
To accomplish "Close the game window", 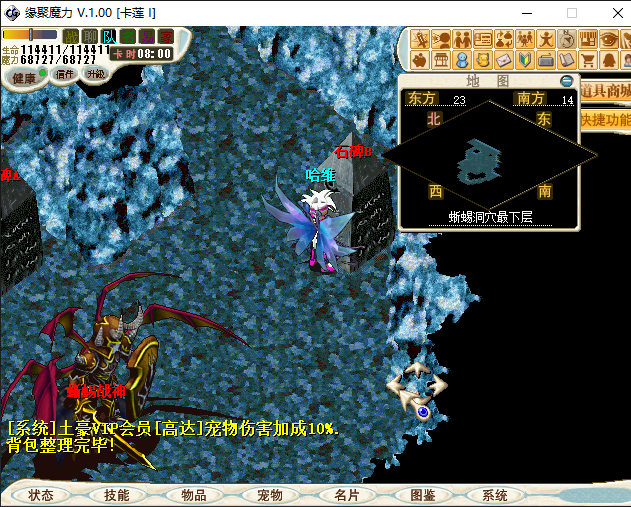I will tap(608, 13).
